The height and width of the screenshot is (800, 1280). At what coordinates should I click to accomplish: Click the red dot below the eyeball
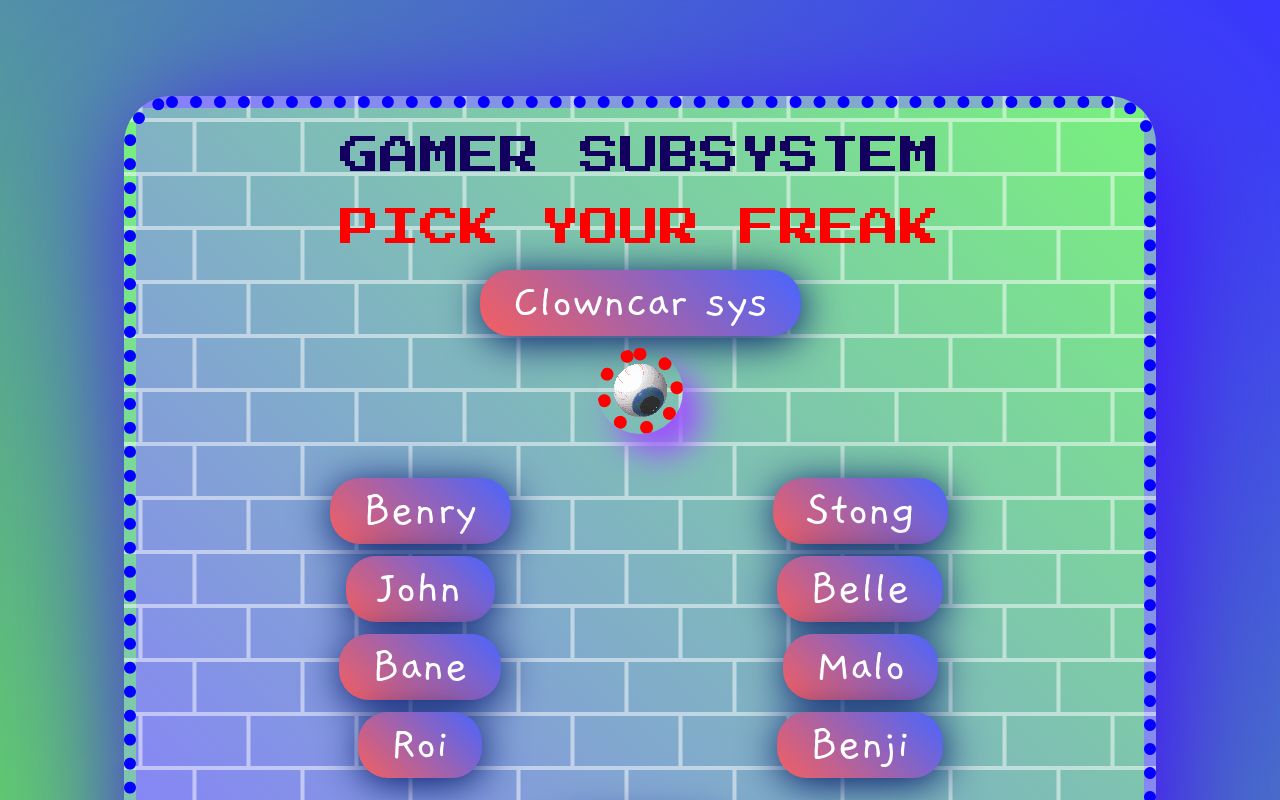click(x=646, y=427)
